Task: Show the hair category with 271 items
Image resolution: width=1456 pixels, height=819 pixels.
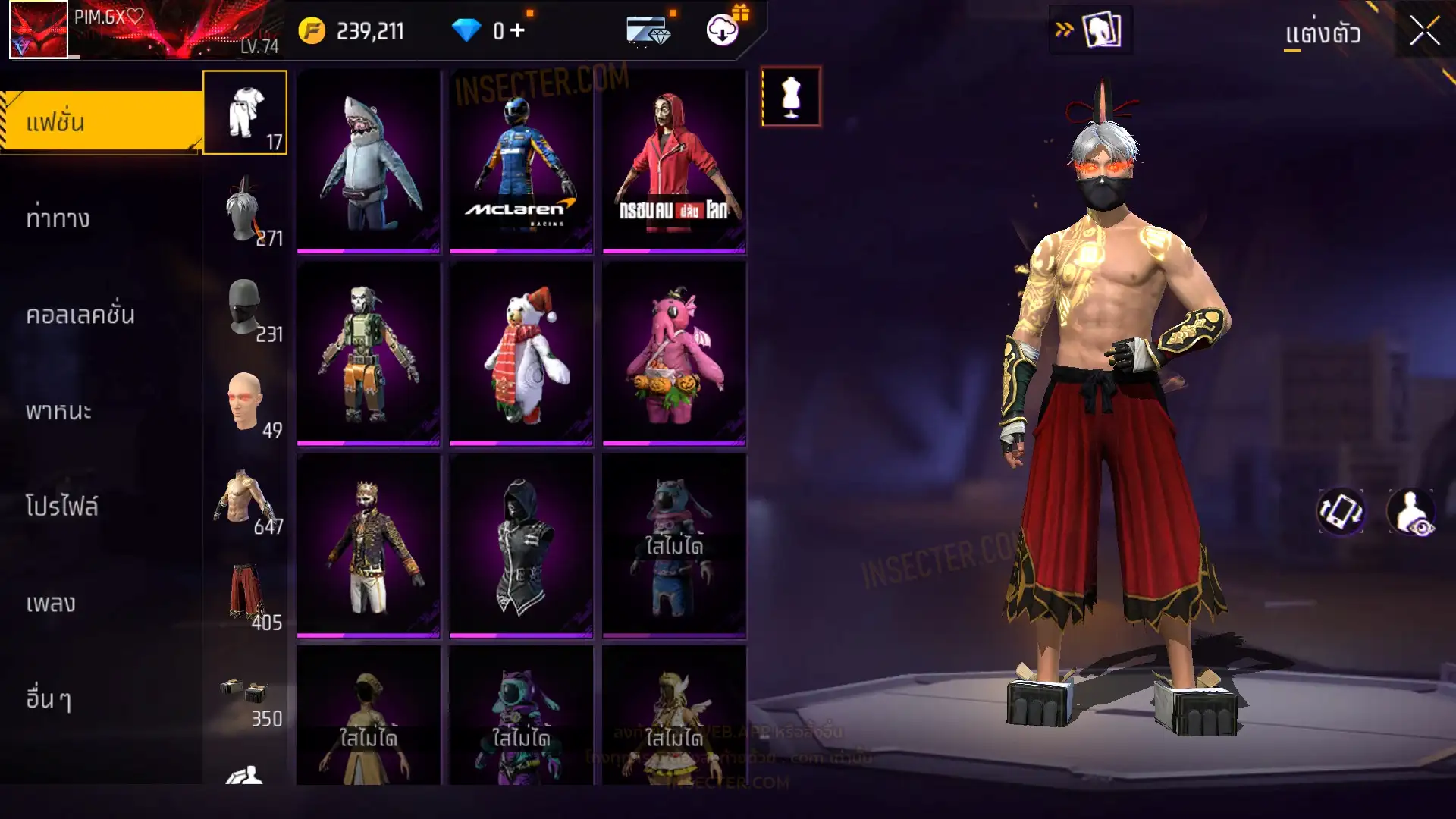Action: click(245, 210)
